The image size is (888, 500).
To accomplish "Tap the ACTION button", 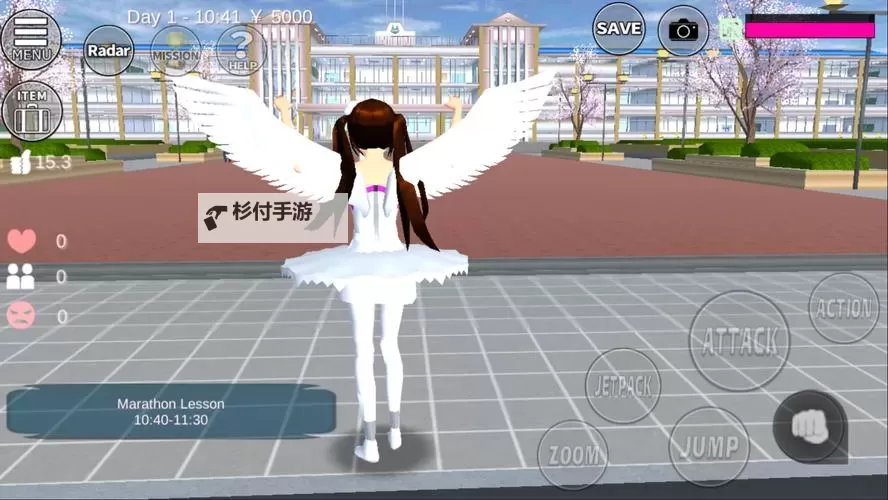I will (x=843, y=308).
